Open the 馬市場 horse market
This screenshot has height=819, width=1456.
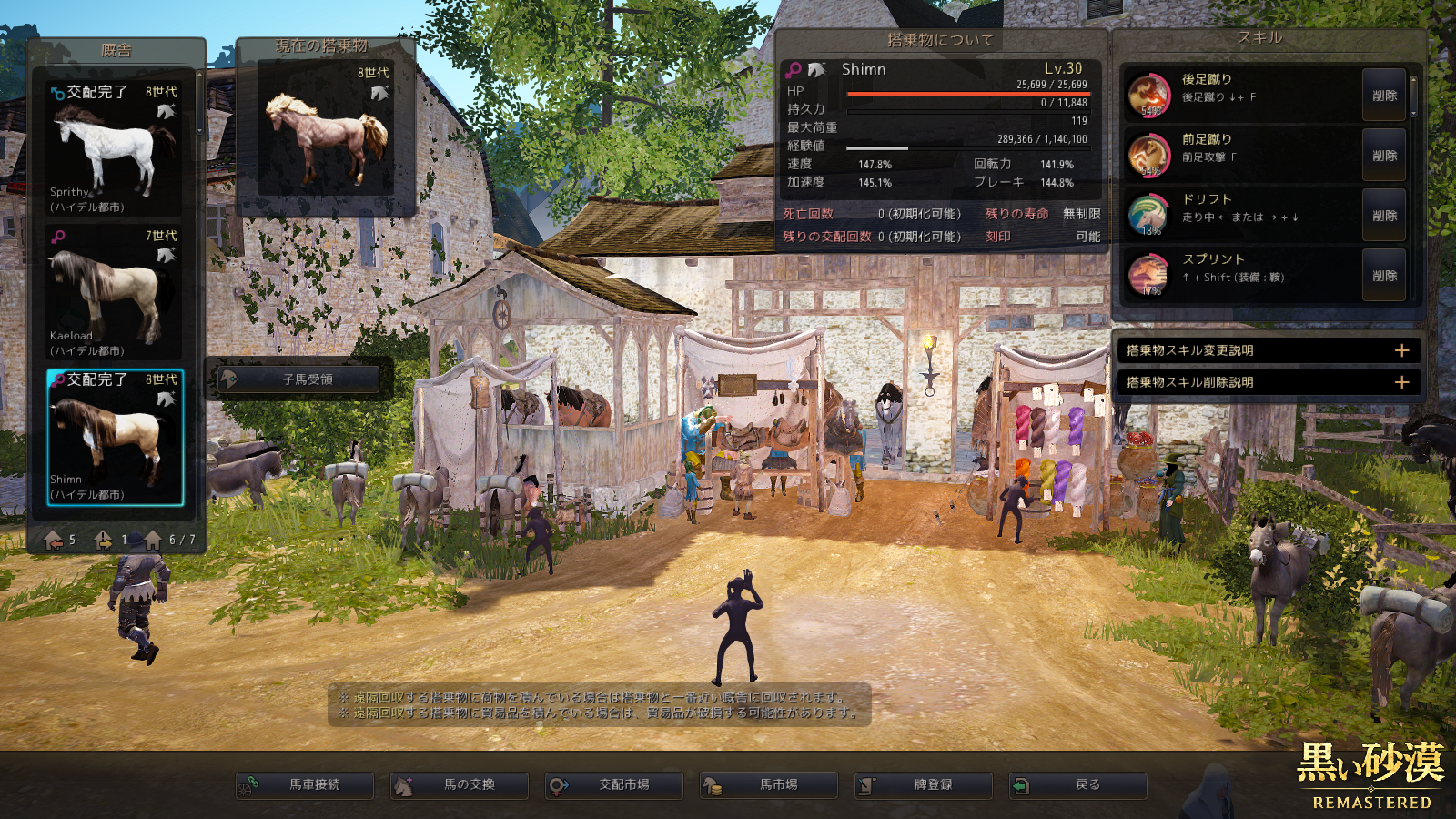769,785
